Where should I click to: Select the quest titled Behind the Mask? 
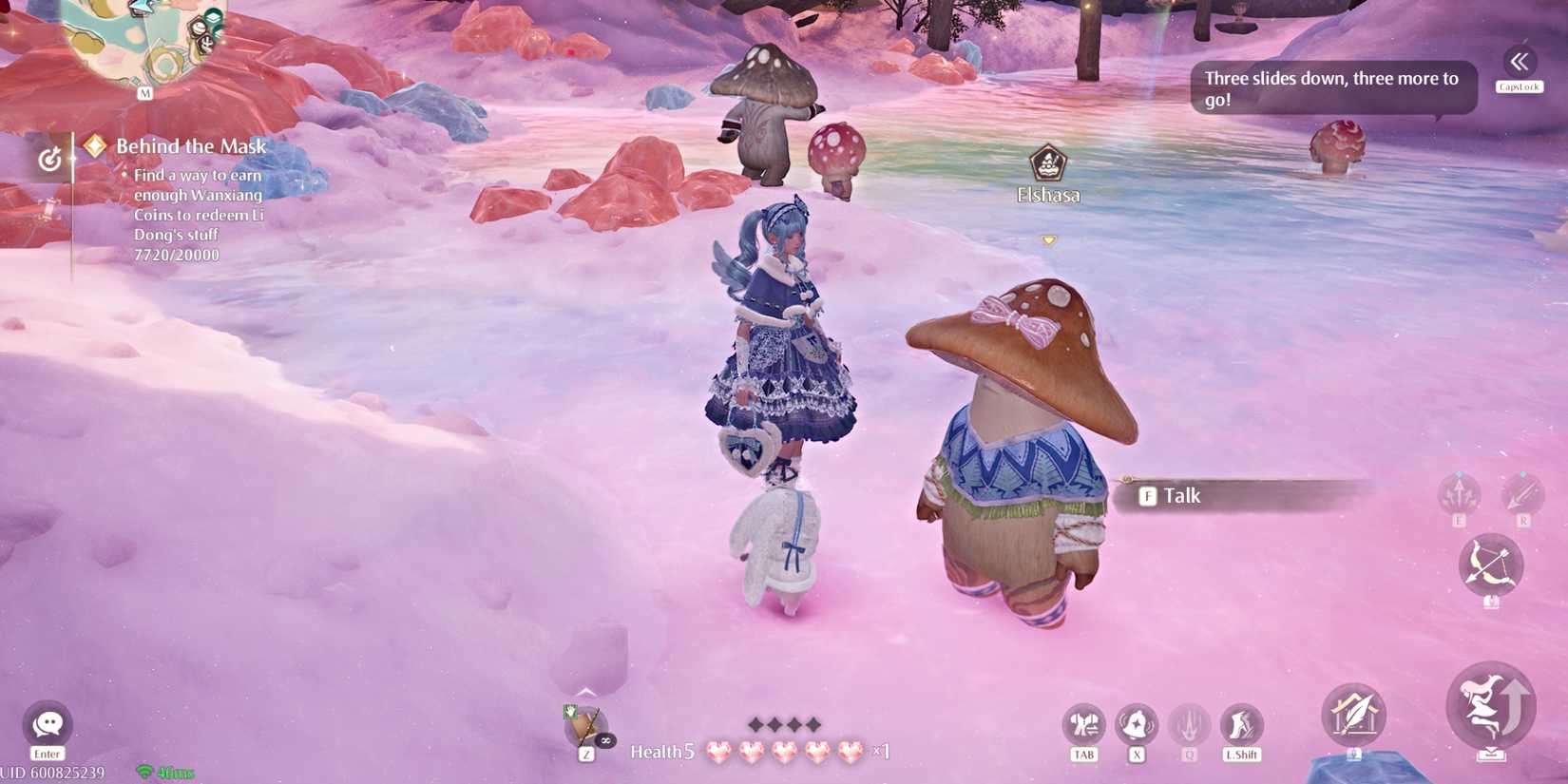coord(190,146)
